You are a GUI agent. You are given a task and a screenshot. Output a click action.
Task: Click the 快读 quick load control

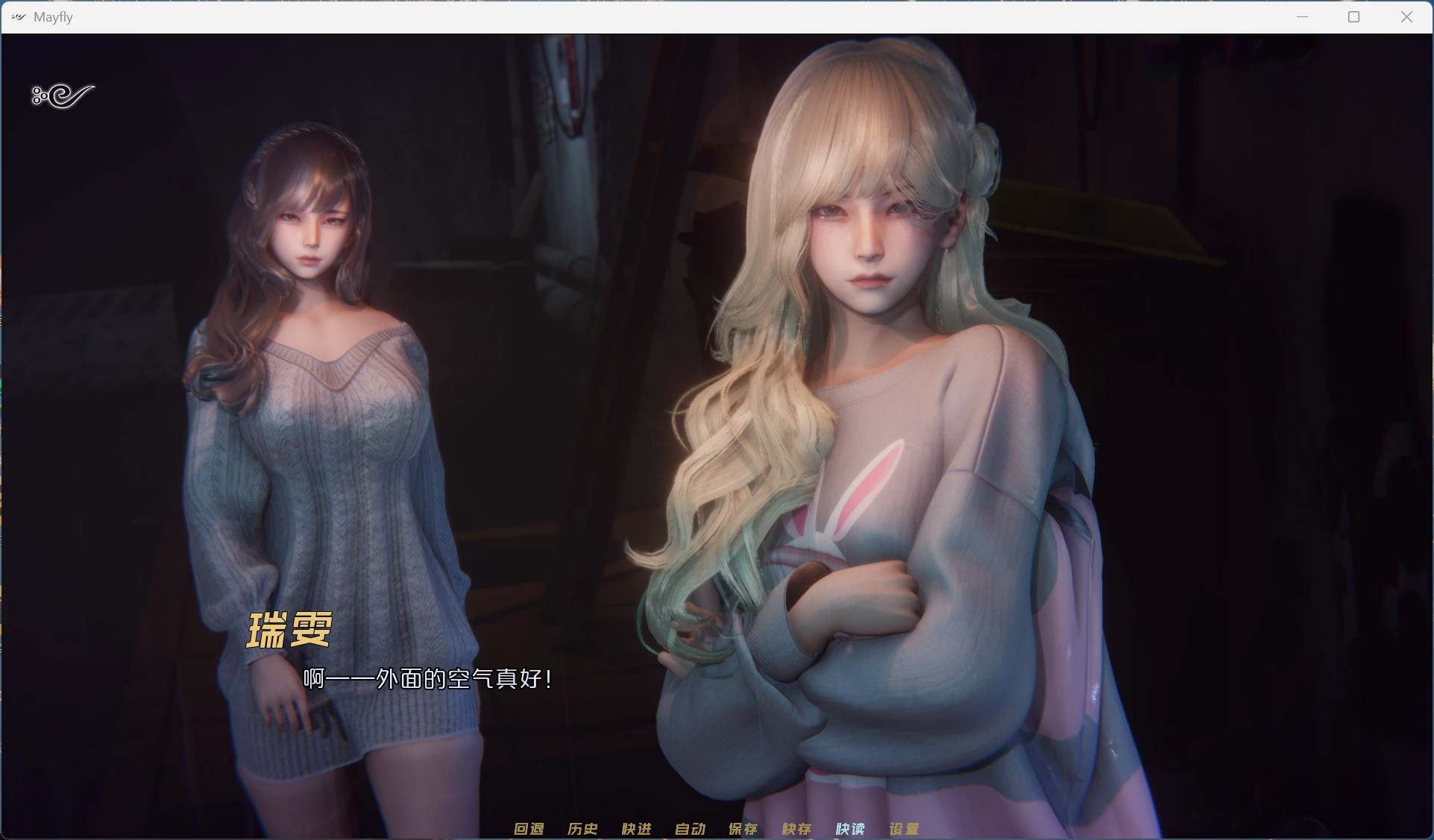tap(849, 828)
